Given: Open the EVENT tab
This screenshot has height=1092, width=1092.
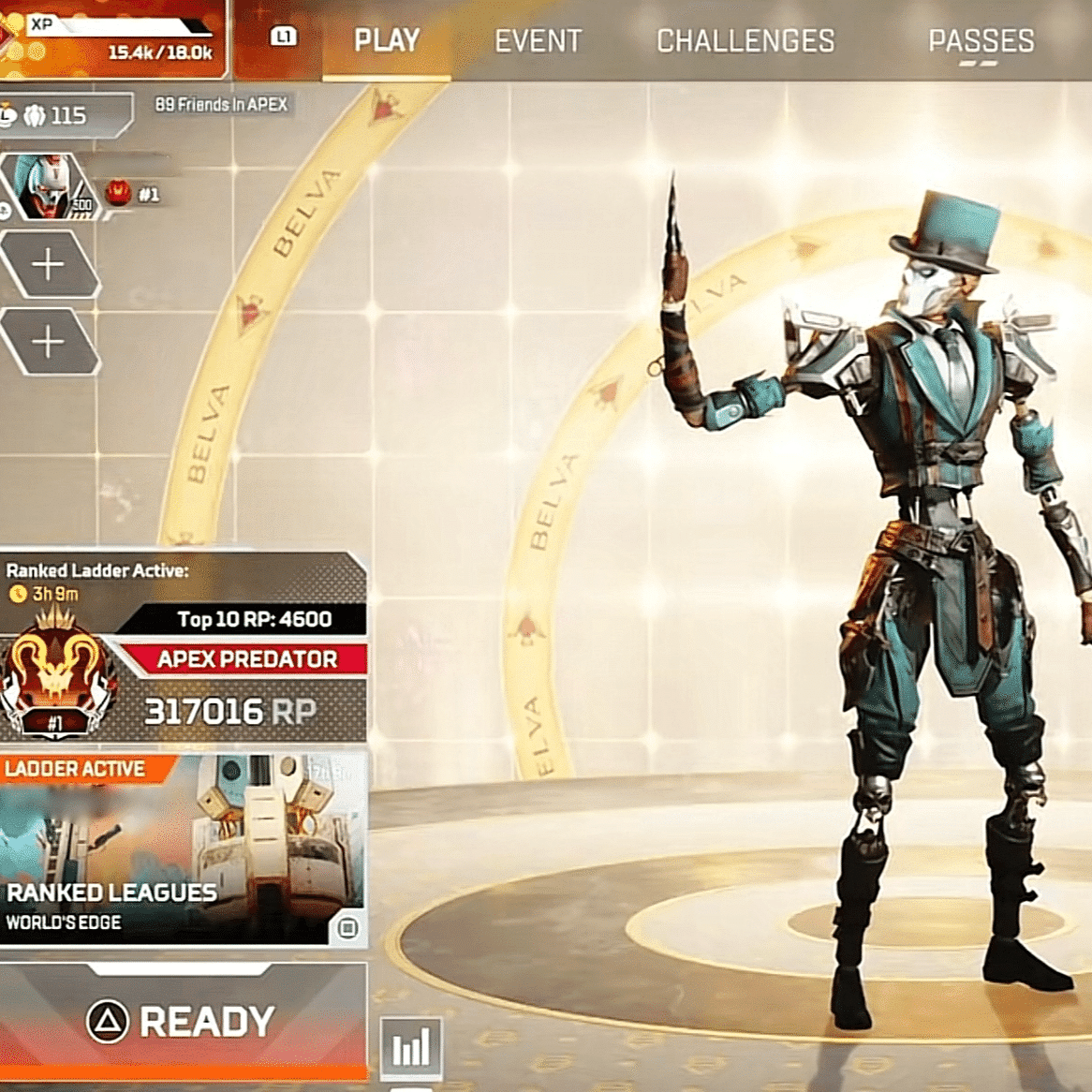Looking at the screenshot, I should [x=538, y=41].
